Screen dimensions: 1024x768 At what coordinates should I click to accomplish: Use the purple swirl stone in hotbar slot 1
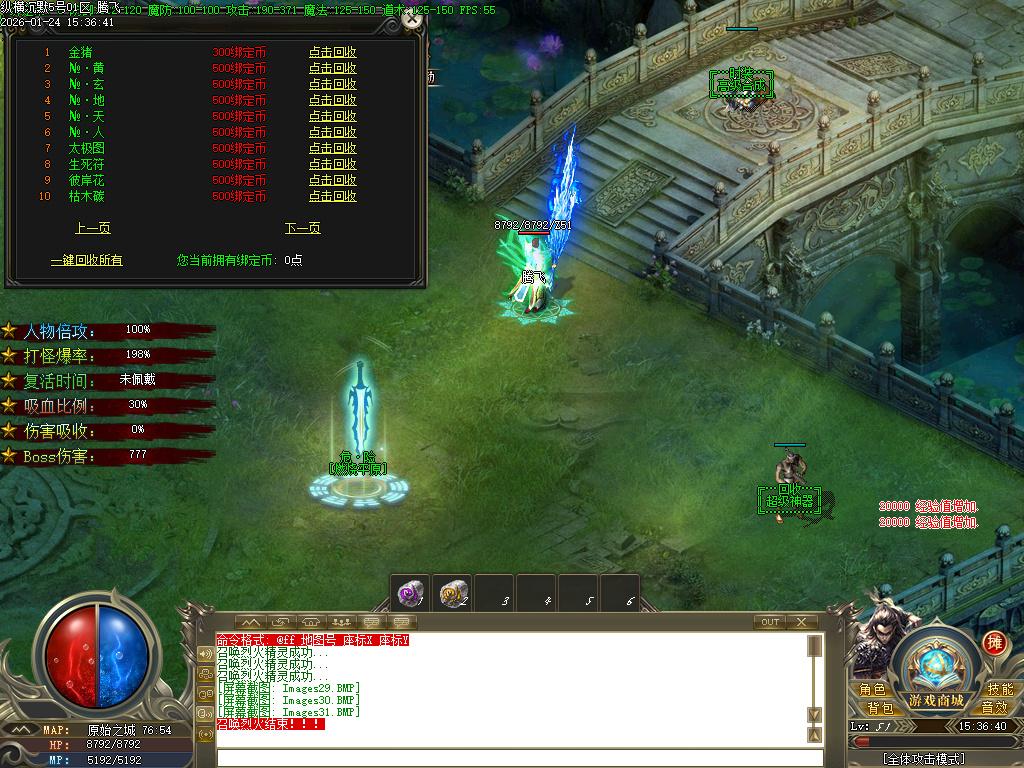click(409, 592)
